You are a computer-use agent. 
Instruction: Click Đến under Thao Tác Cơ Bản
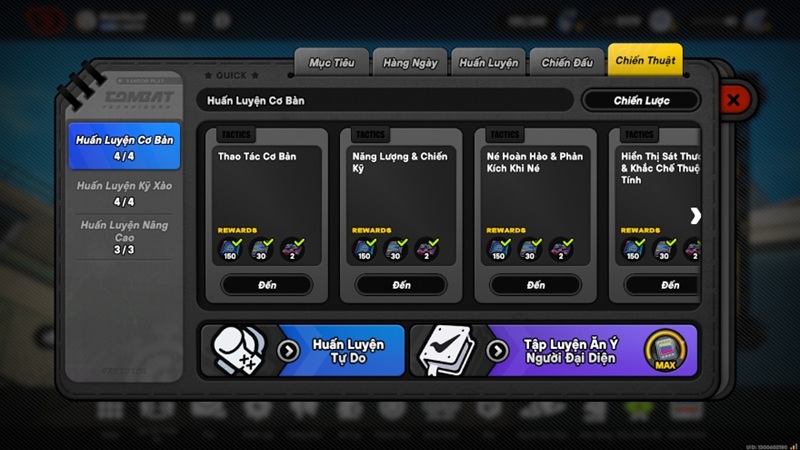pyautogui.click(x=267, y=285)
